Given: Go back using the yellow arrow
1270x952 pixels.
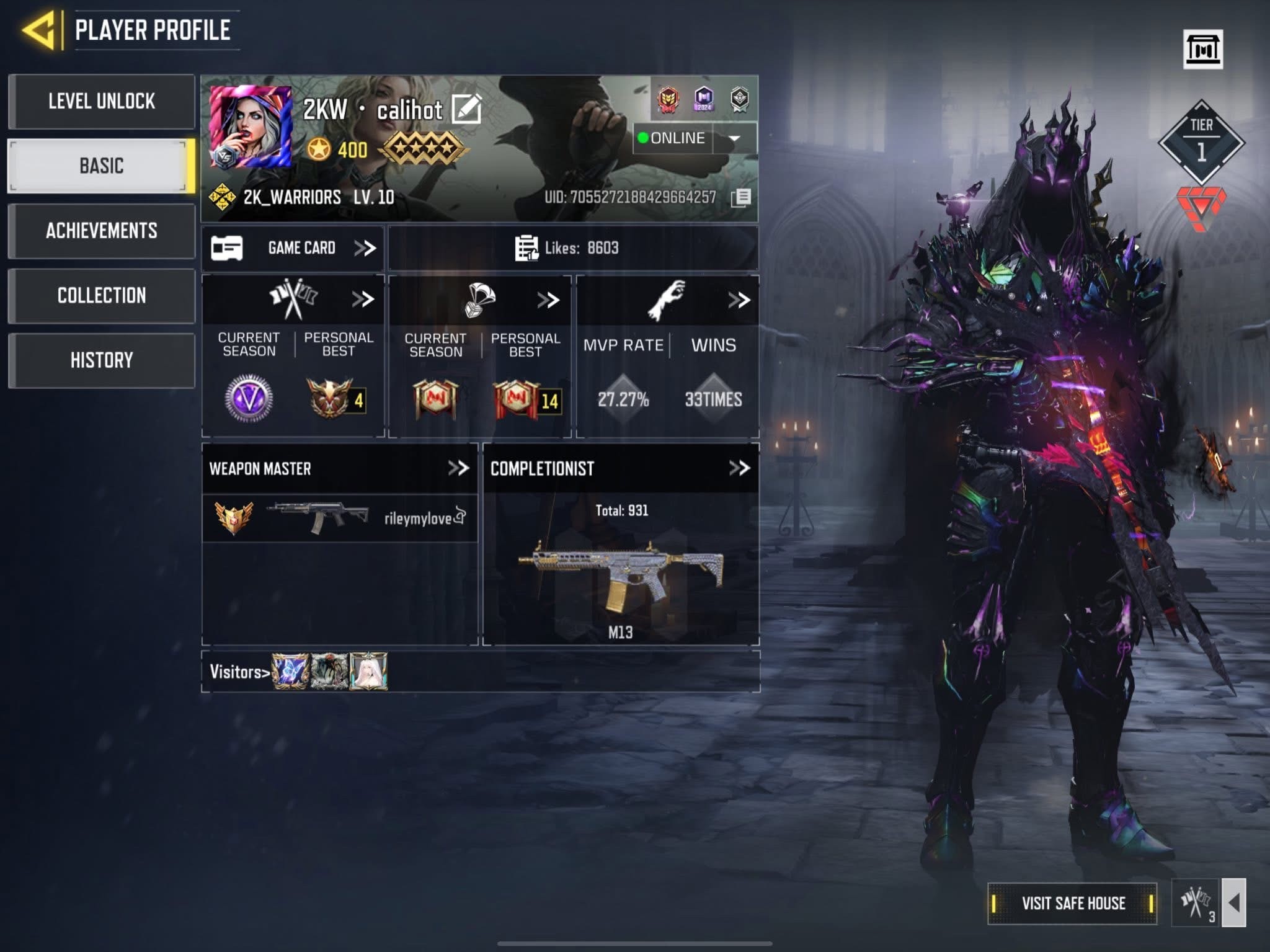Looking at the screenshot, I should click(x=38, y=30).
